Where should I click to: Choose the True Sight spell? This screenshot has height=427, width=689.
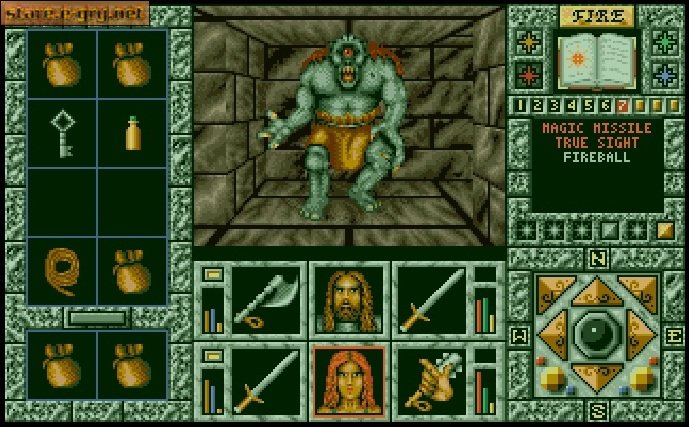[596, 143]
